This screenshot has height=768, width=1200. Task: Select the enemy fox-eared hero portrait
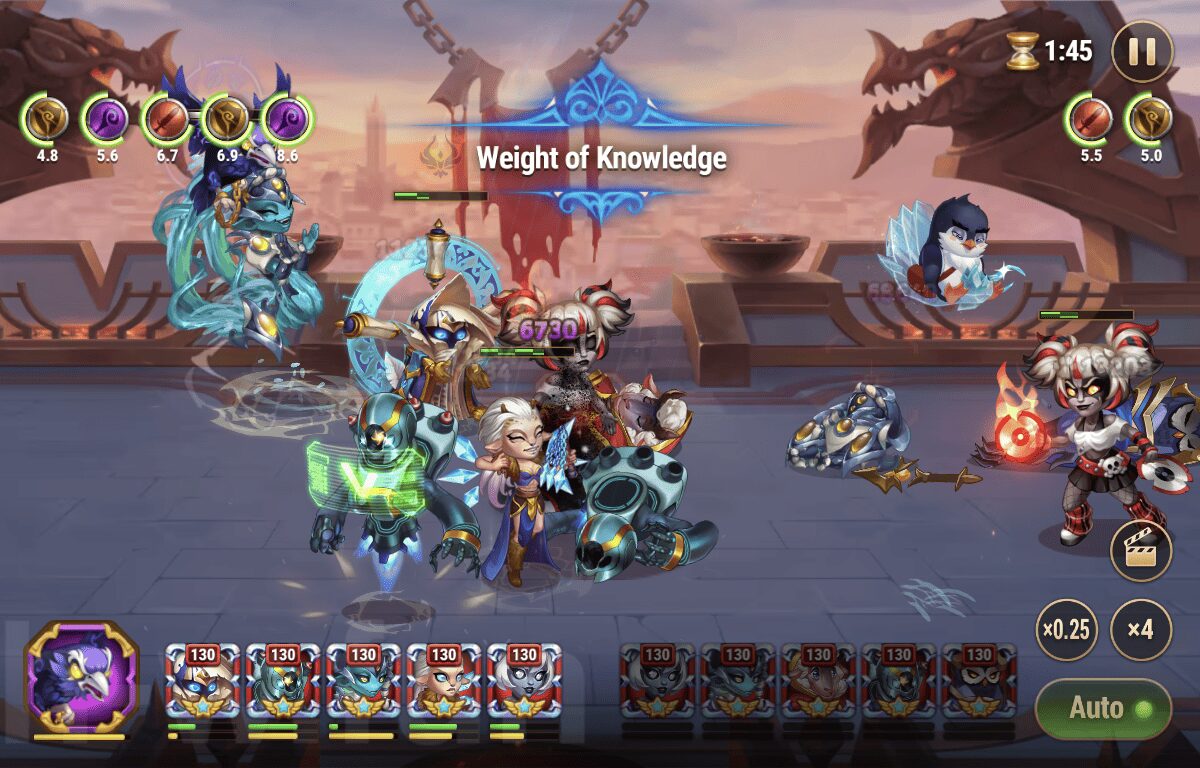pos(818,681)
